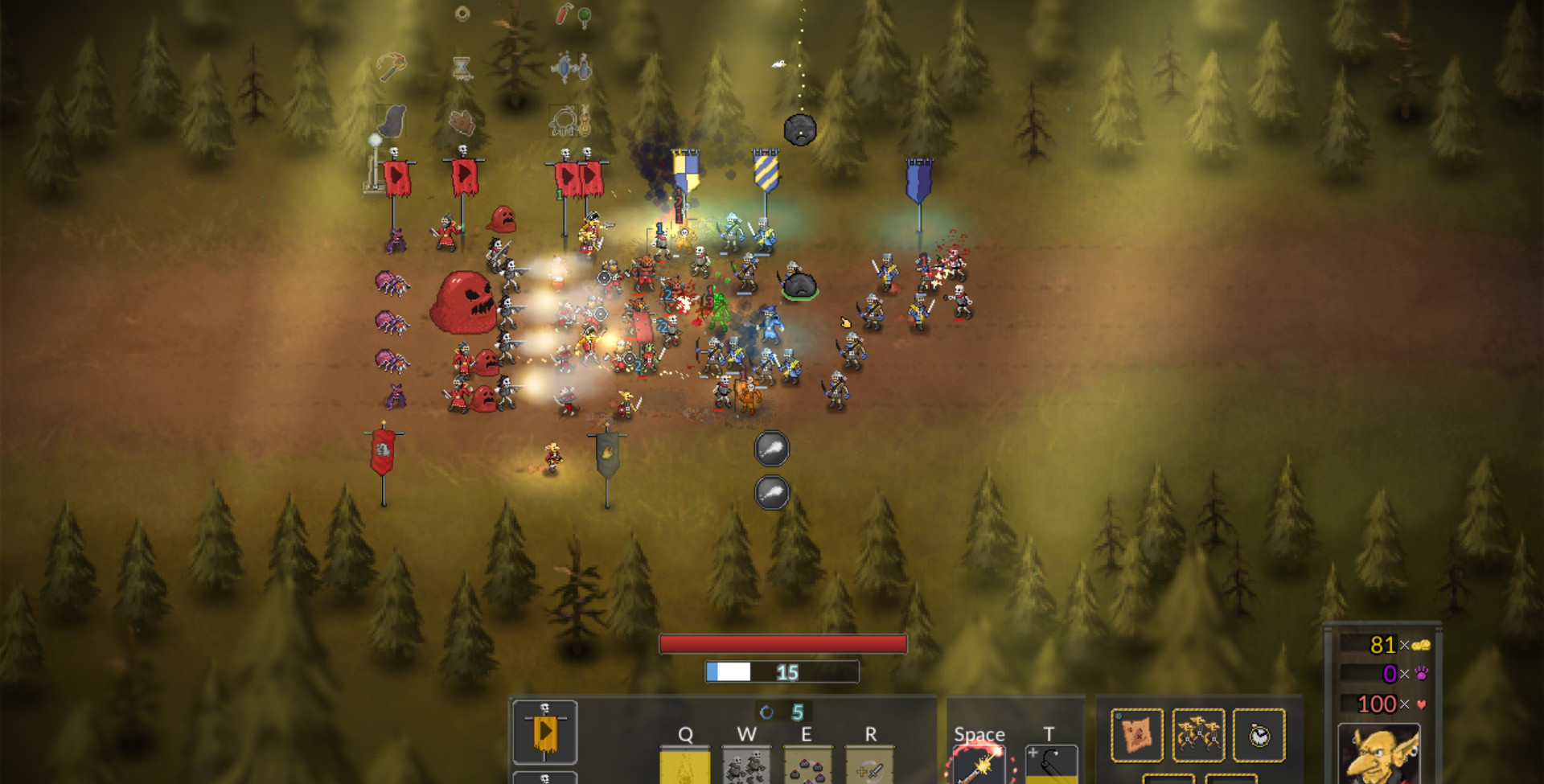The height and width of the screenshot is (784, 1544).
Task: Click the lower feather ability bubble
Action: [771, 492]
